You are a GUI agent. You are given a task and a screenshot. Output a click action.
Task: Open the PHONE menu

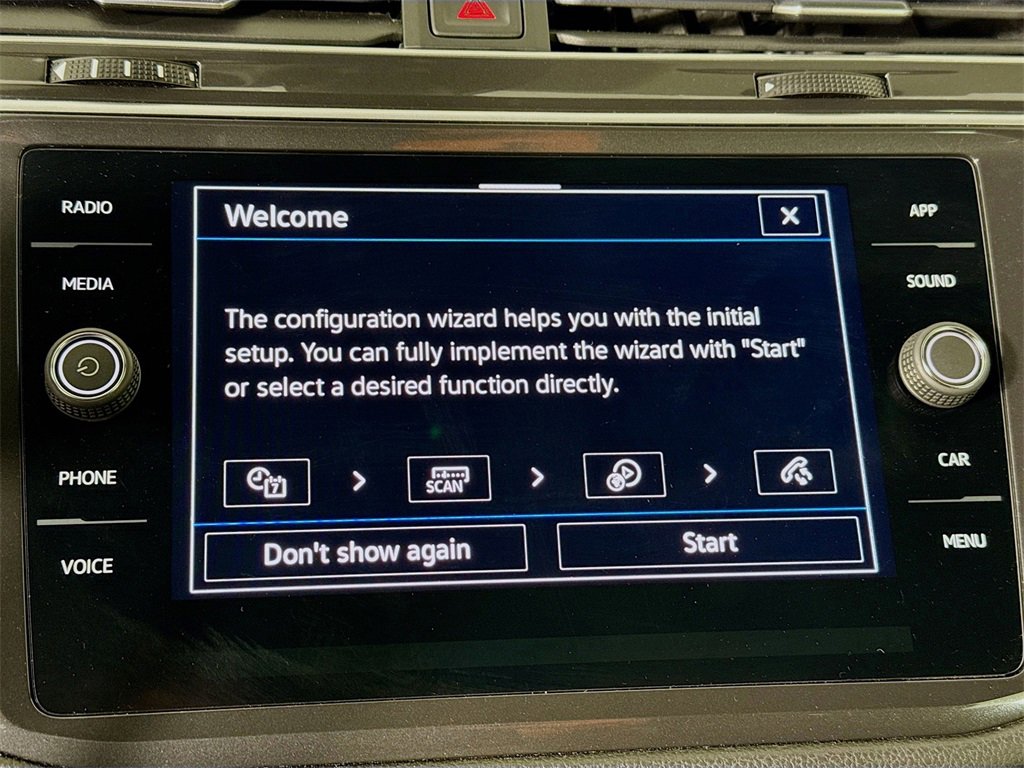[87, 478]
